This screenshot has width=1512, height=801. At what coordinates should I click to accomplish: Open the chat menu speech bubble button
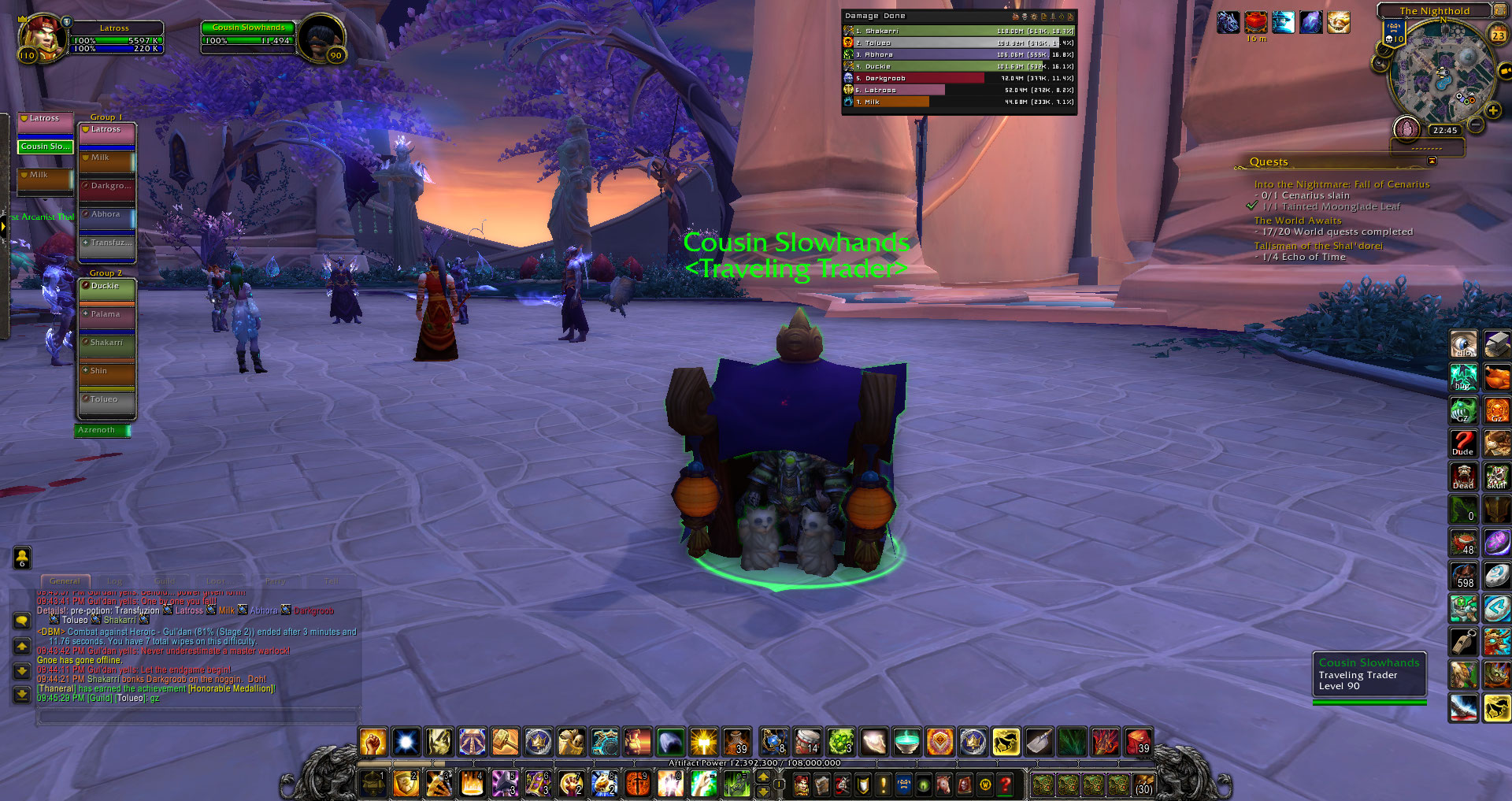(22, 621)
